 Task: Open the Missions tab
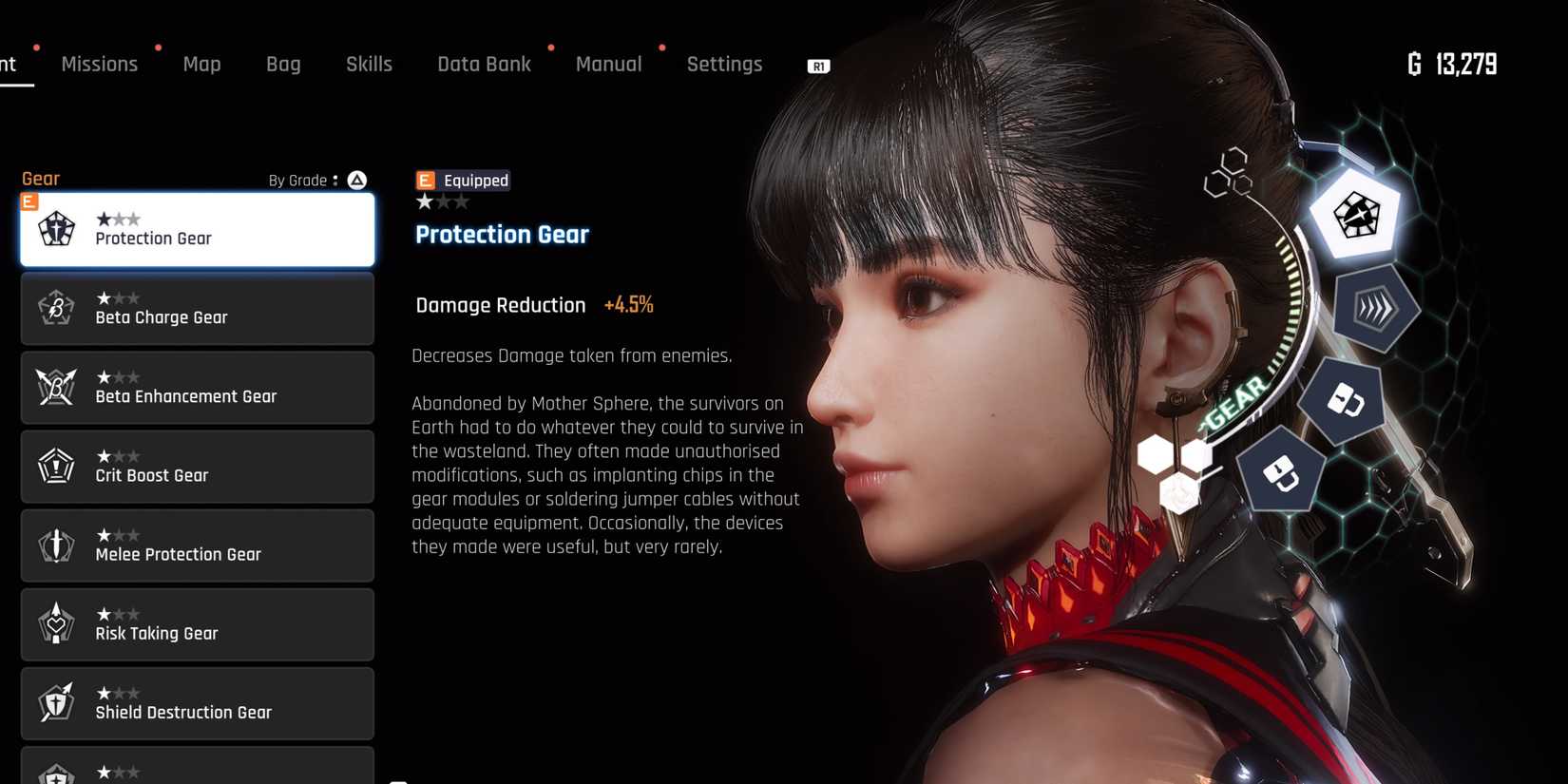99,64
